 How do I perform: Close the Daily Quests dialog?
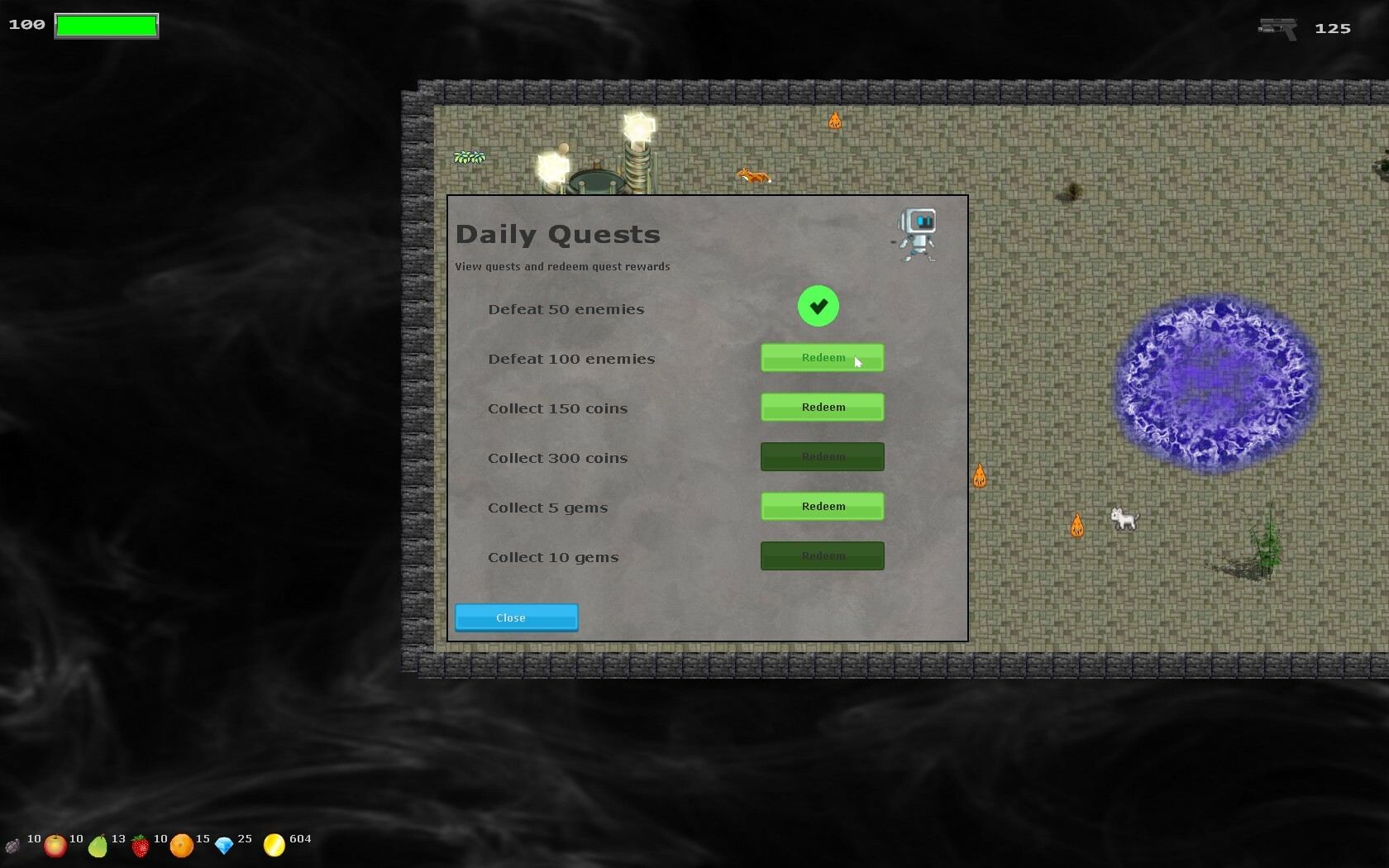coord(516,618)
